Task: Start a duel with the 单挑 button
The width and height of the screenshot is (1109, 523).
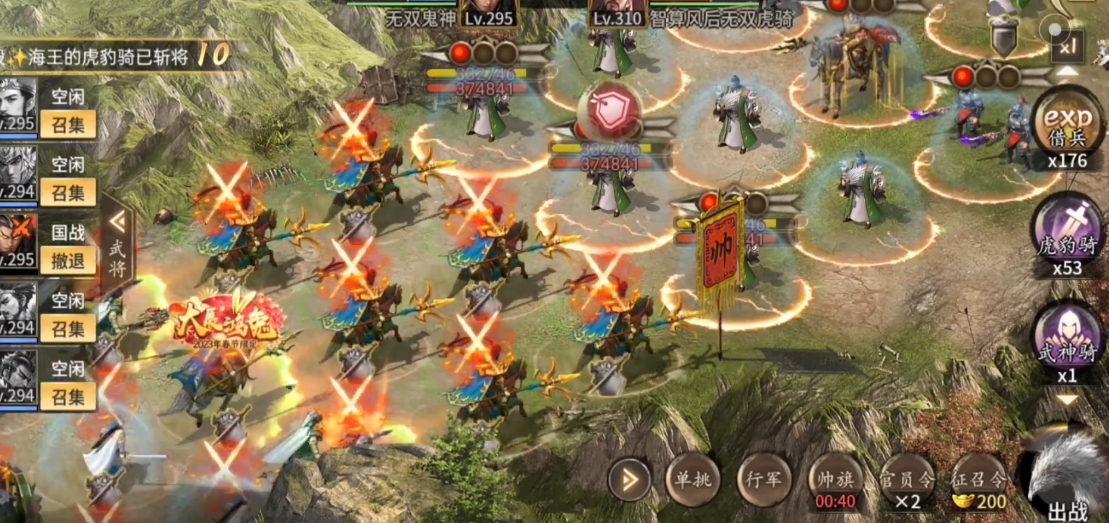Action: click(692, 479)
